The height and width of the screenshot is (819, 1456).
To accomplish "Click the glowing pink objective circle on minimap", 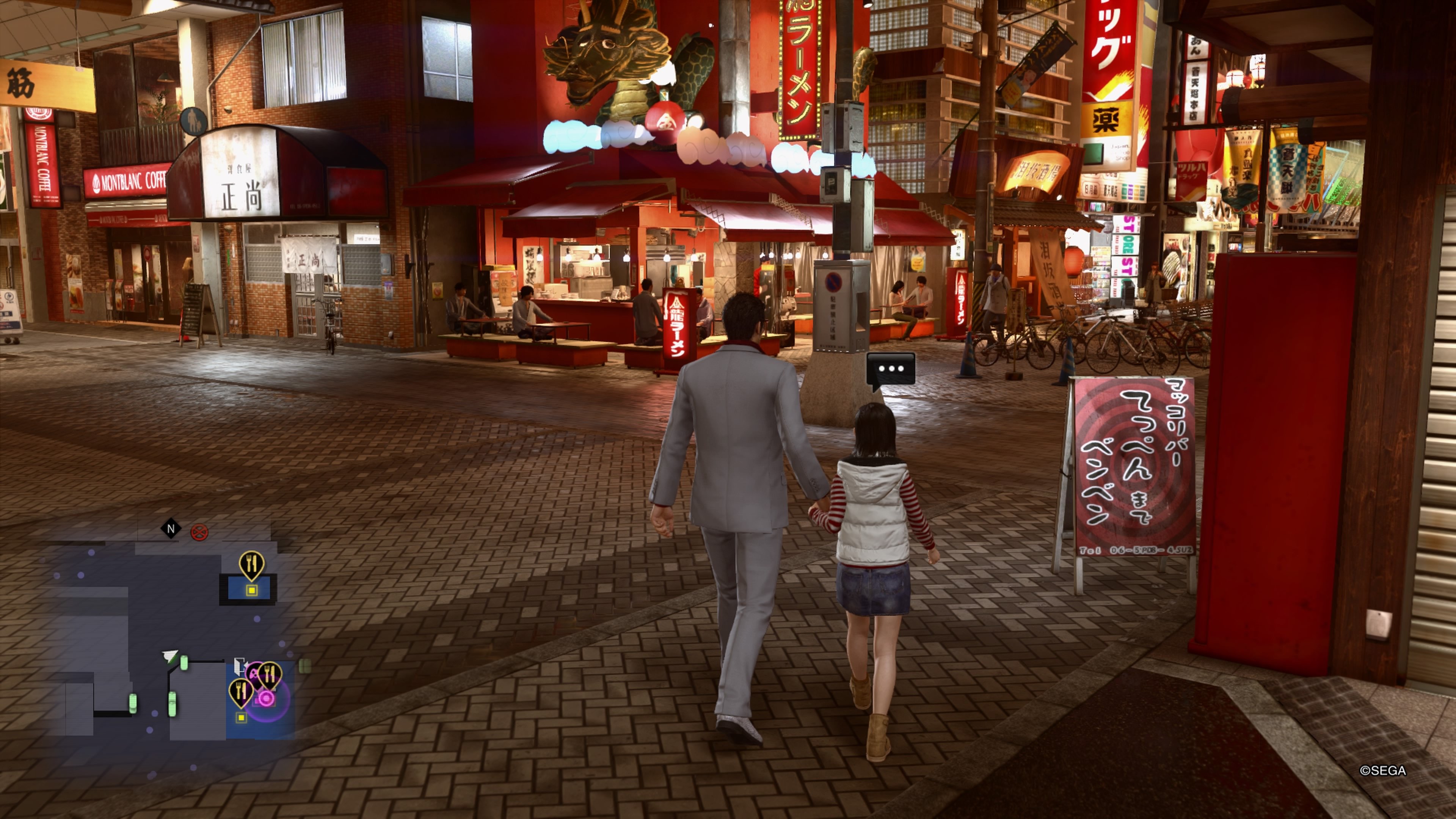I will pyautogui.click(x=266, y=698).
